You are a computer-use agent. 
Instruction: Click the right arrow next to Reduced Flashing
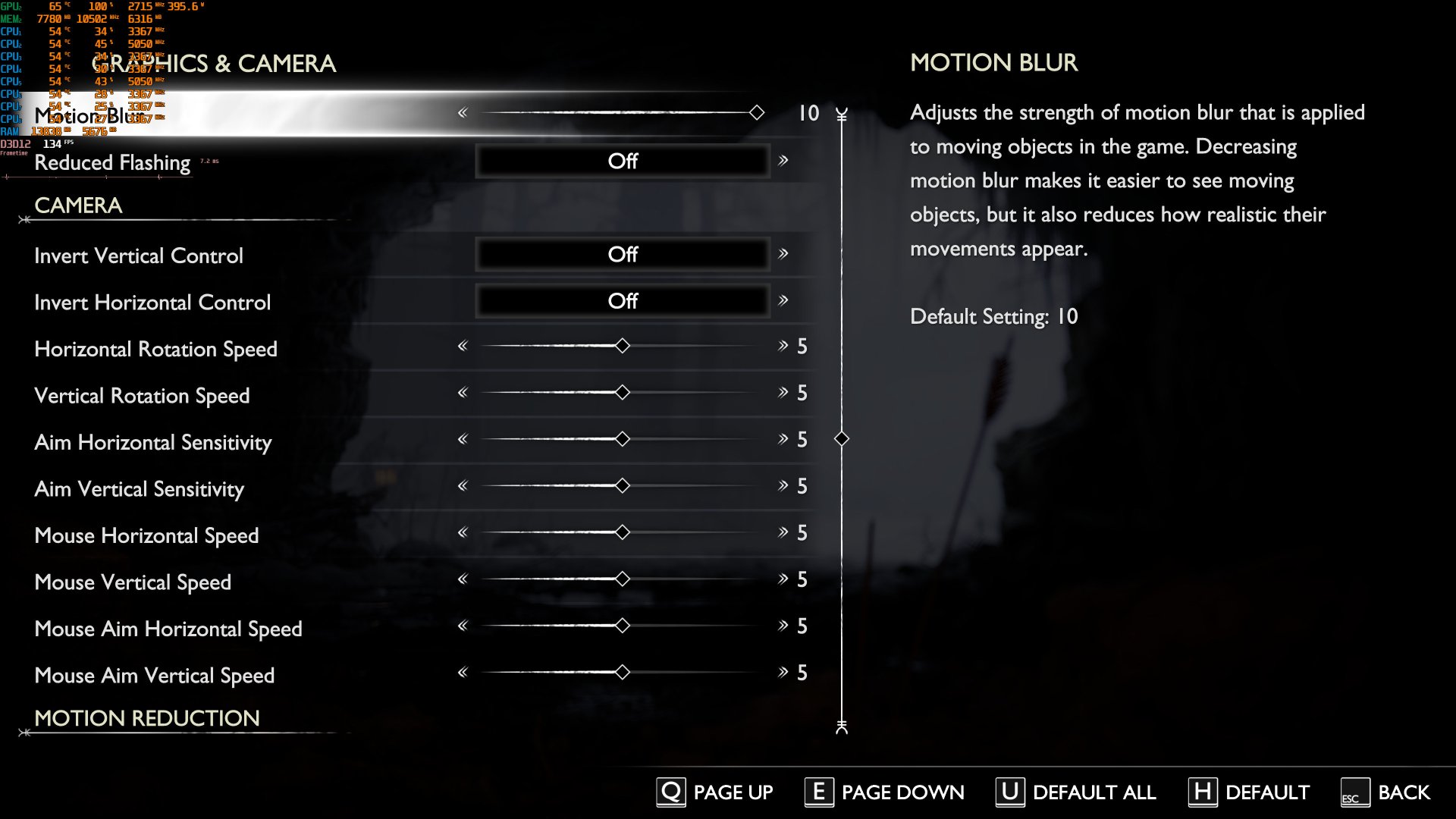(783, 160)
